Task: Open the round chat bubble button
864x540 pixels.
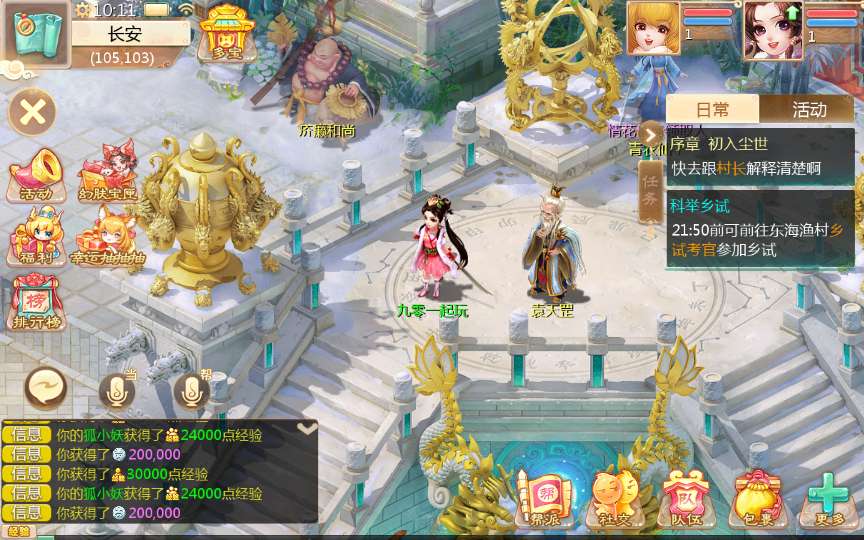Action: tap(46, 387)
